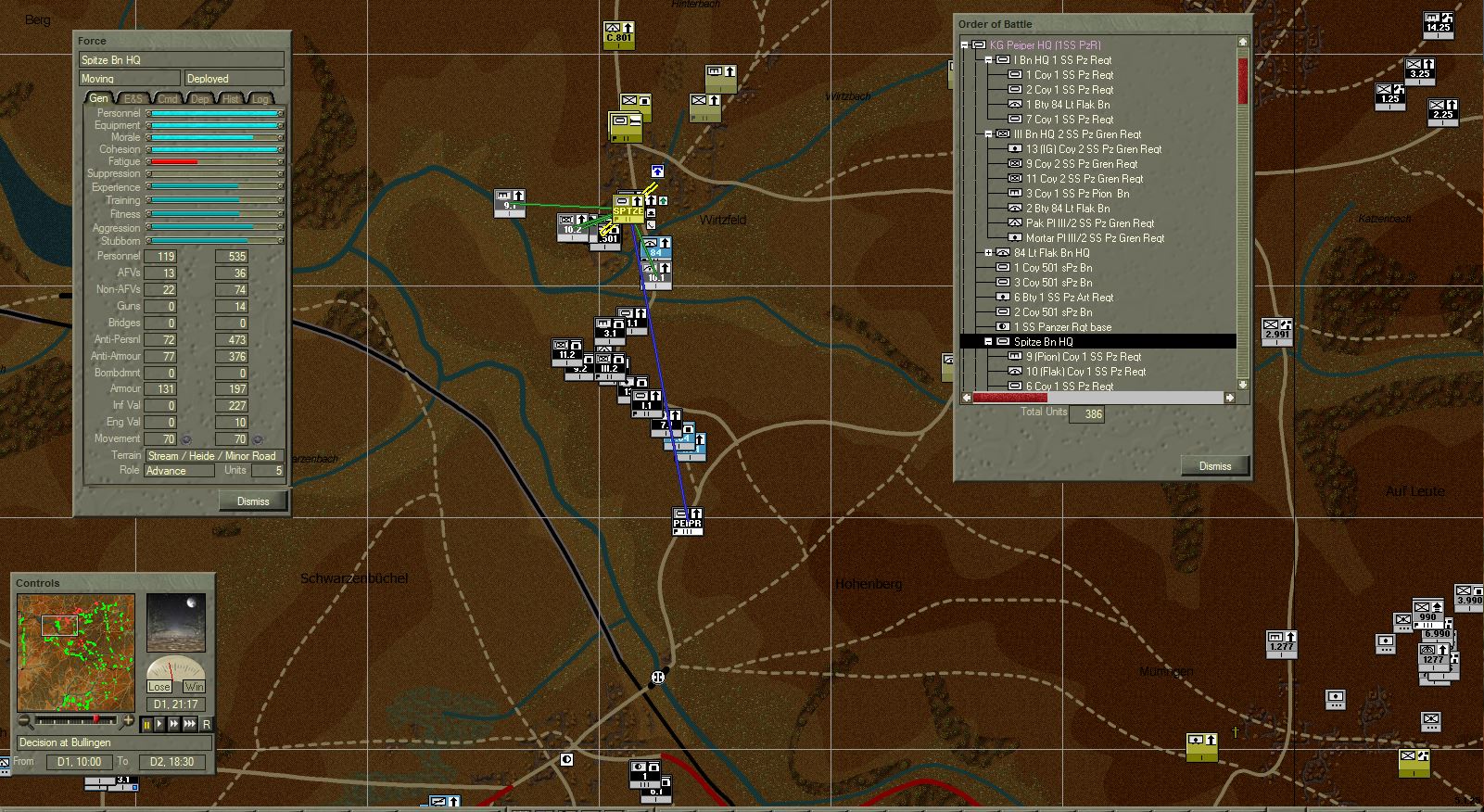
Task: Collapse the III Bn HQ 2 SS Pz Gren Regt node
Action: pos(988,134)
